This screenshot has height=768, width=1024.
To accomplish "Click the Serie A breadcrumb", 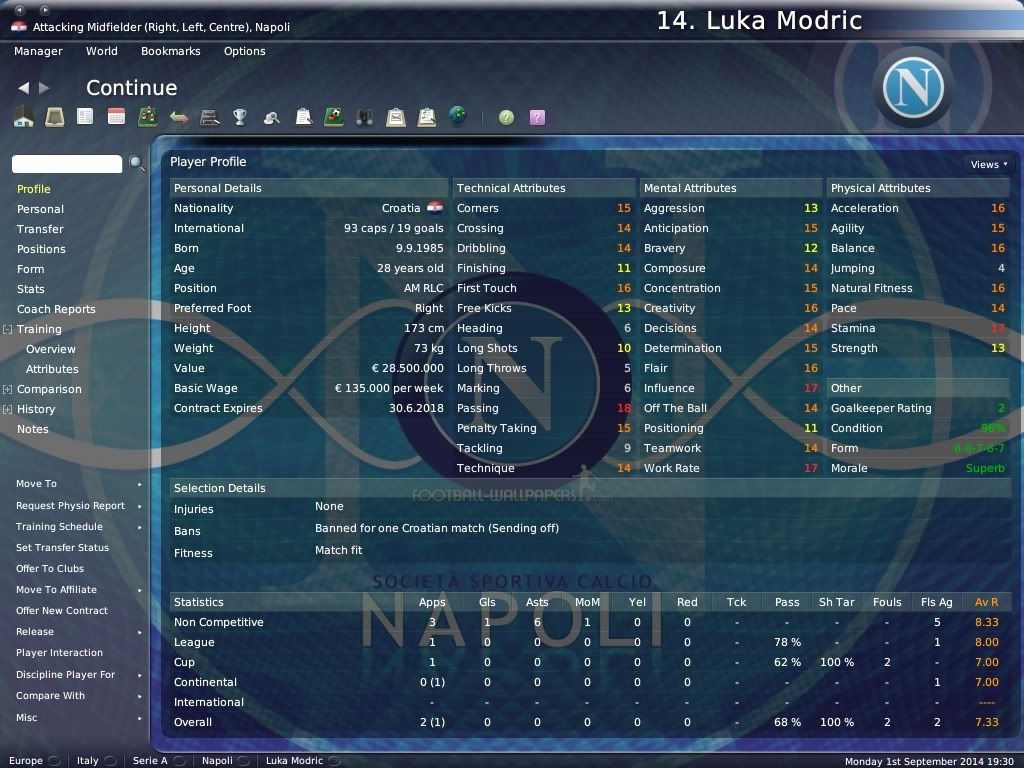I will [x=151, y=761].
